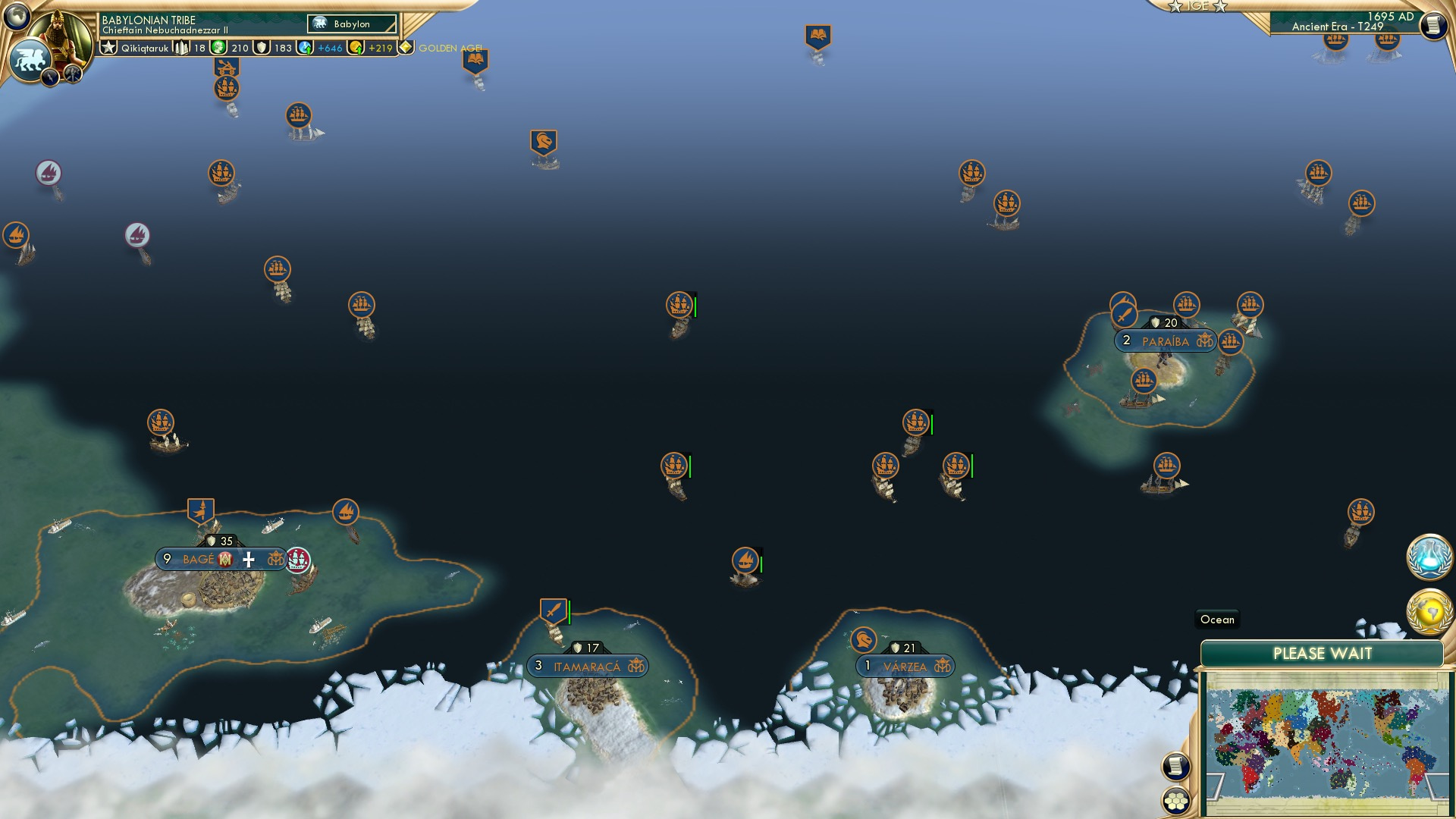The height and width of the screenshot is (819, 1456).
Task: Open research via the book notification flag top center
Action: (819, 34)
